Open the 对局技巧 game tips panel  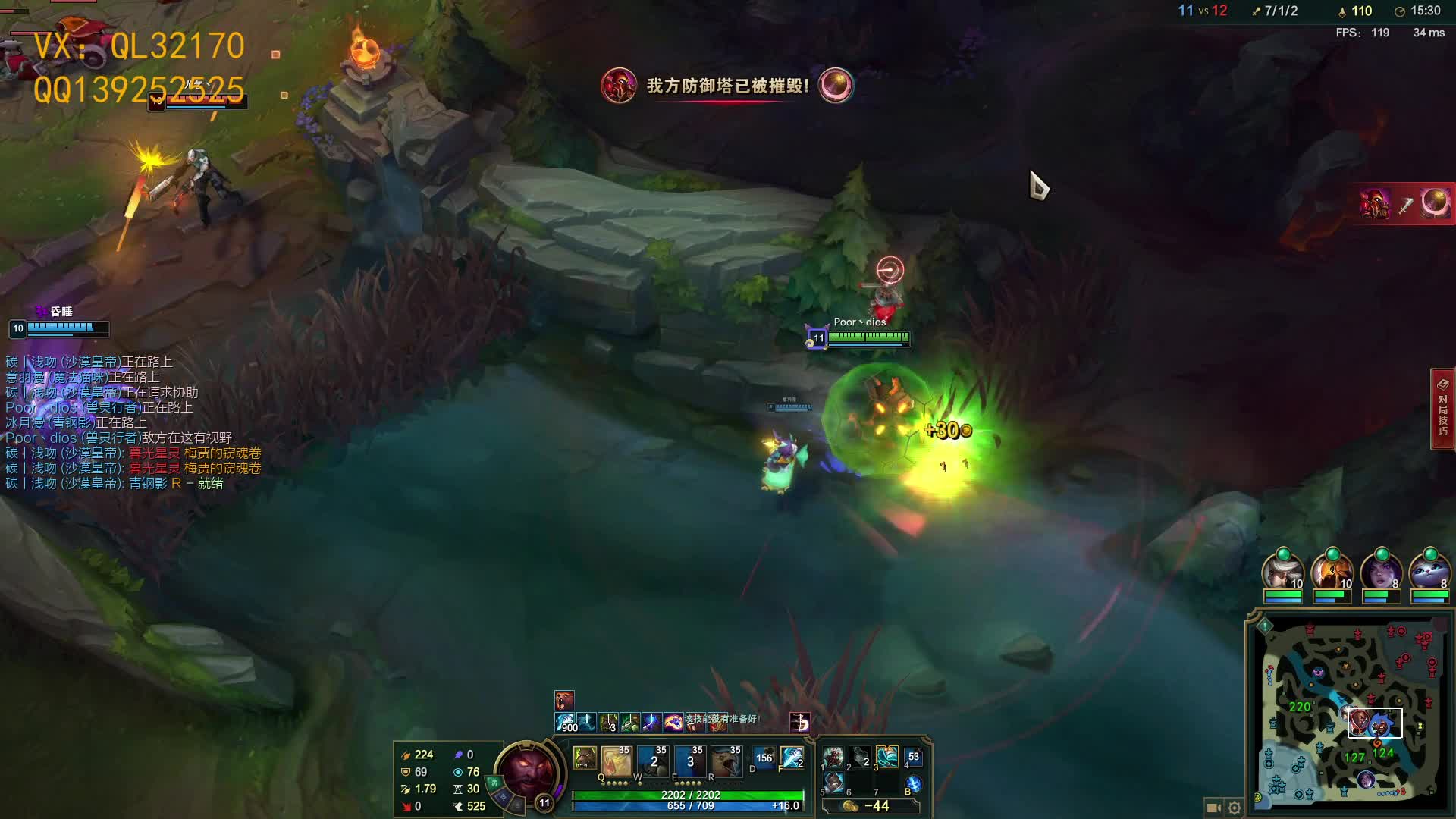[x=1442, y=409]
